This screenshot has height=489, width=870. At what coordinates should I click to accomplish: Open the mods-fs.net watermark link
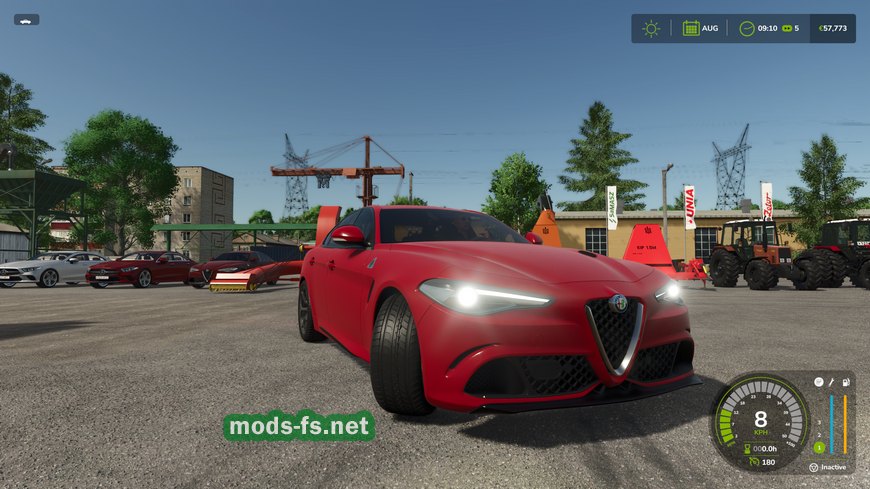pyautogui.click(x=299, y=427)
